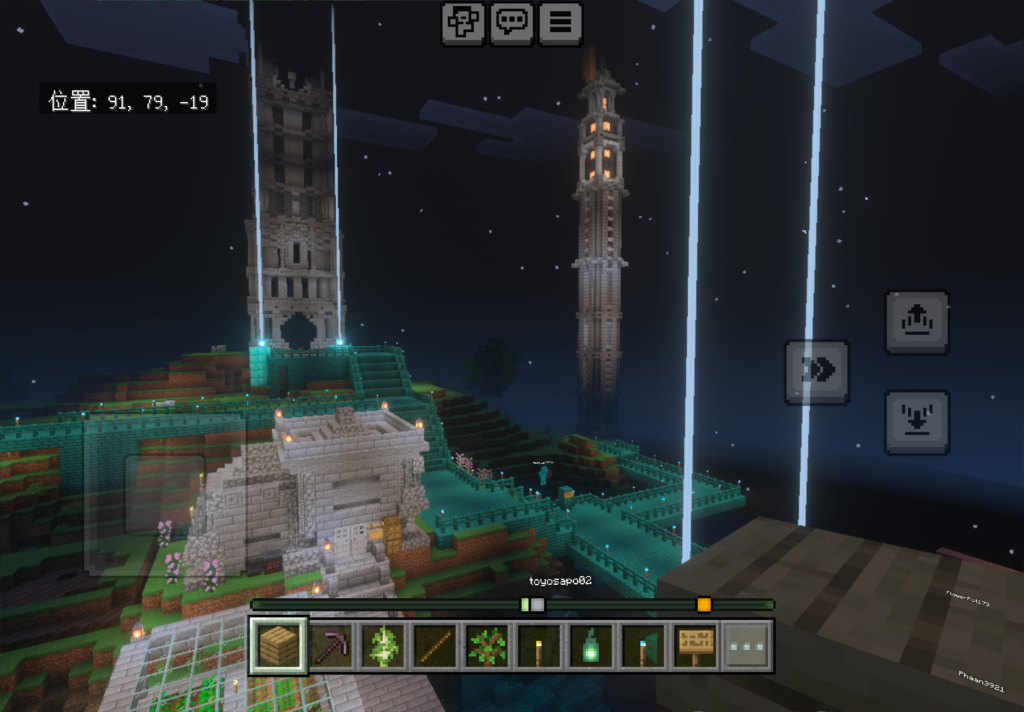1024x712 pixels.
Task: Select the wooden planks hotbar slot
Action: [278, 646]
